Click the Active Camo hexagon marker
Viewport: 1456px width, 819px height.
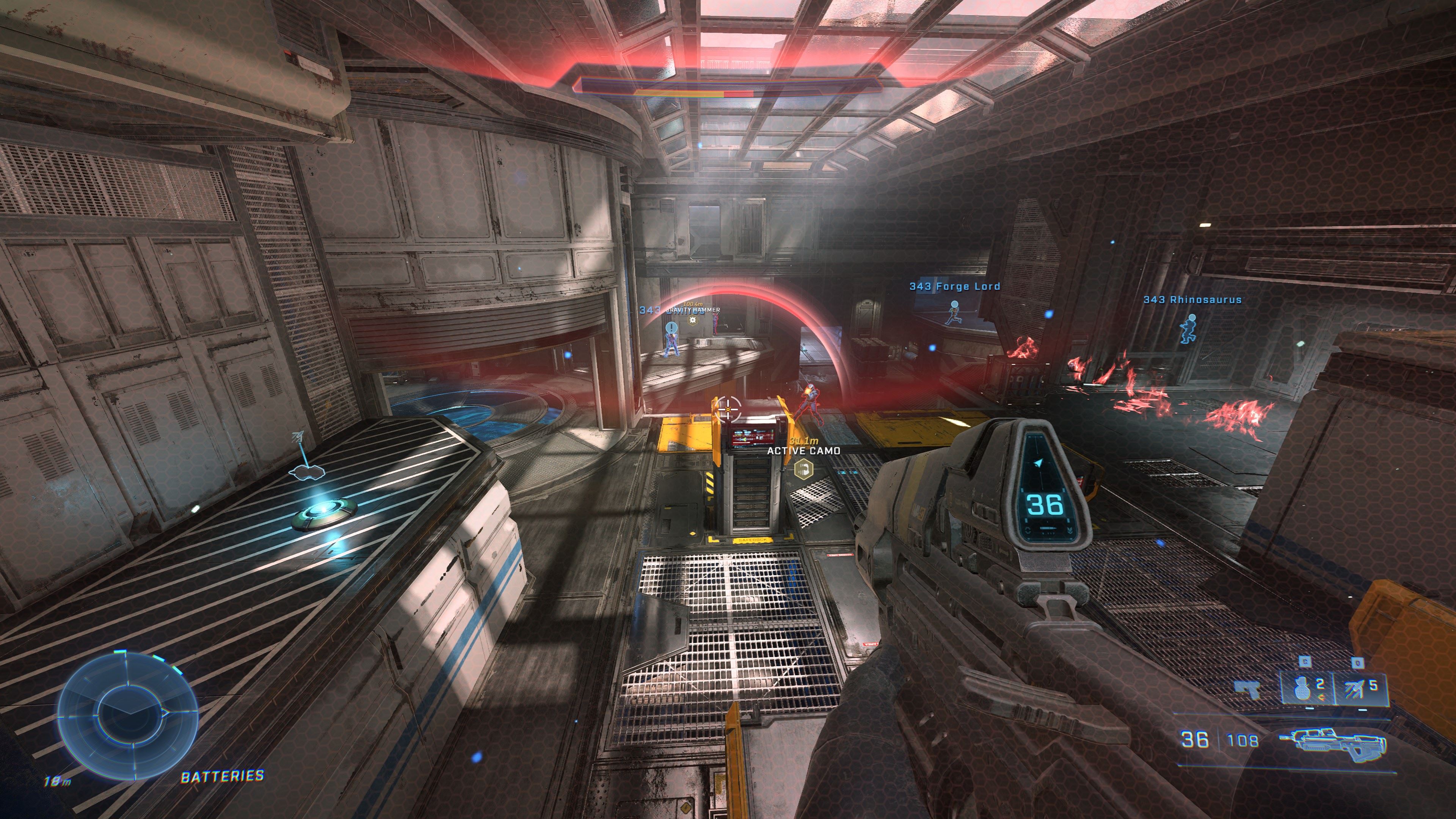803,469
